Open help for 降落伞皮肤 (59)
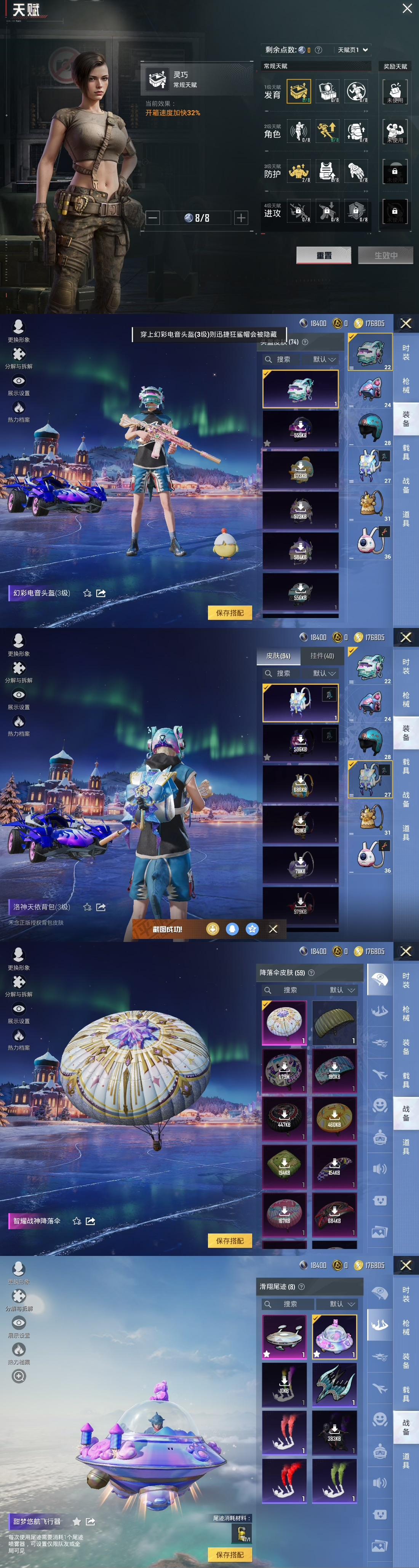The image size is (419, 1568). click(311, 973)
